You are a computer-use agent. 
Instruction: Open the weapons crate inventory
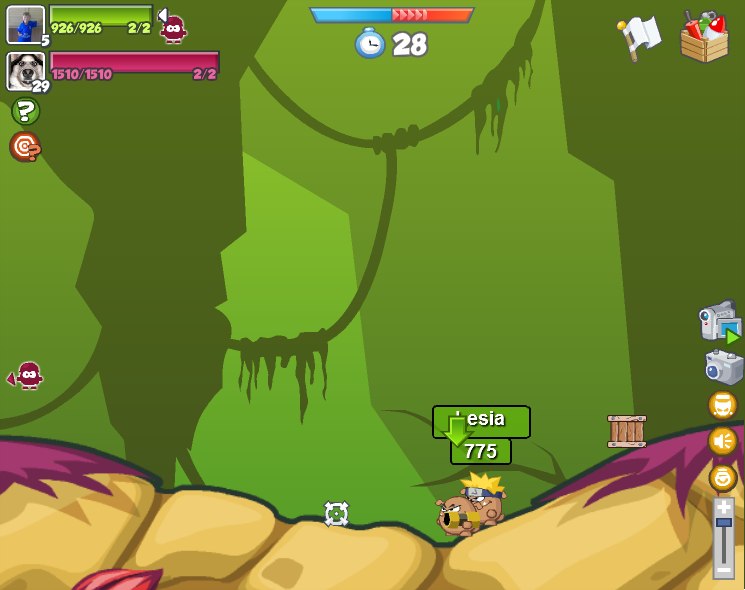click(x=704, y=37)
